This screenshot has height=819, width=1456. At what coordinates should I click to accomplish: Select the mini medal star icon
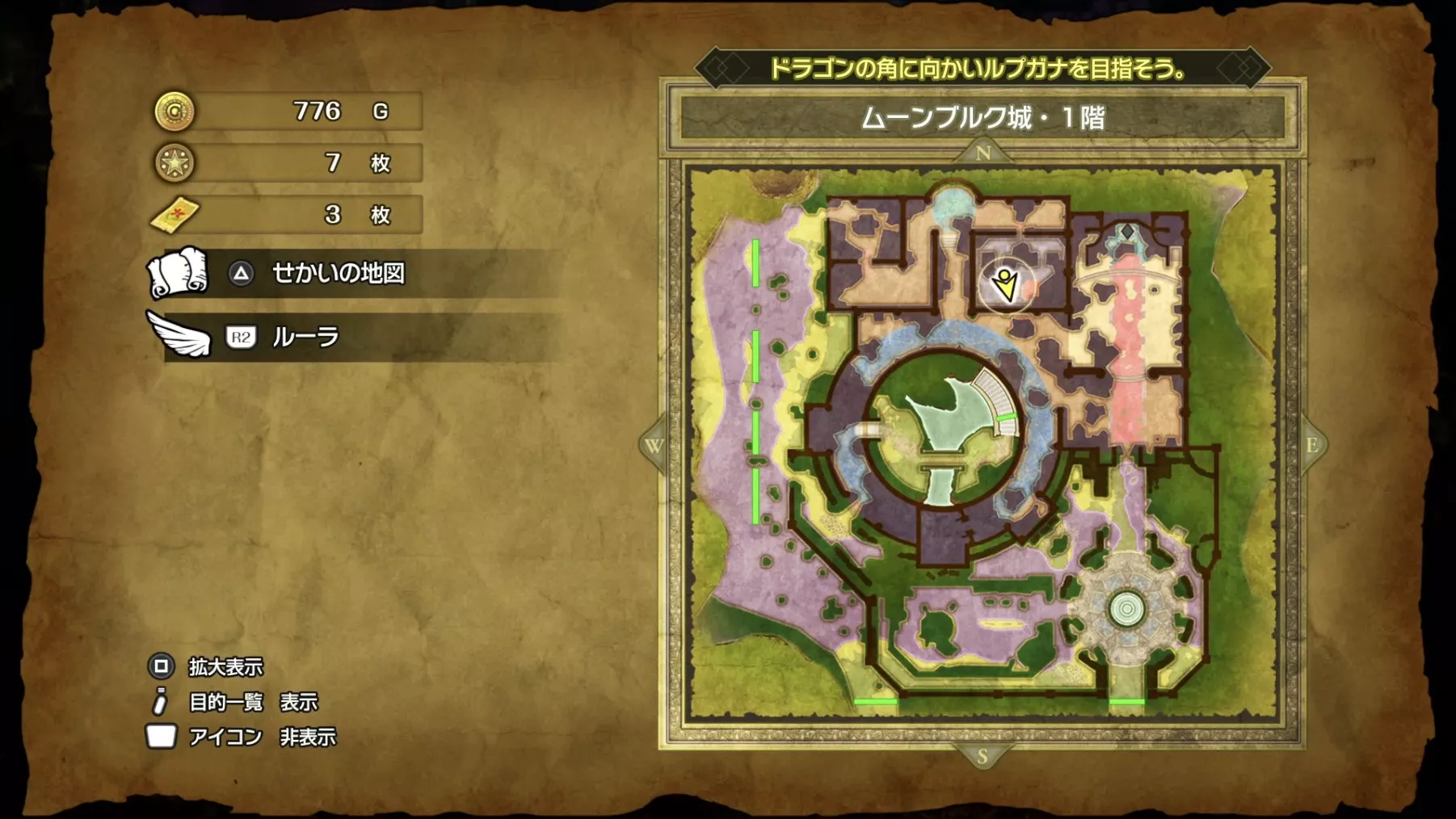(173, 162)
